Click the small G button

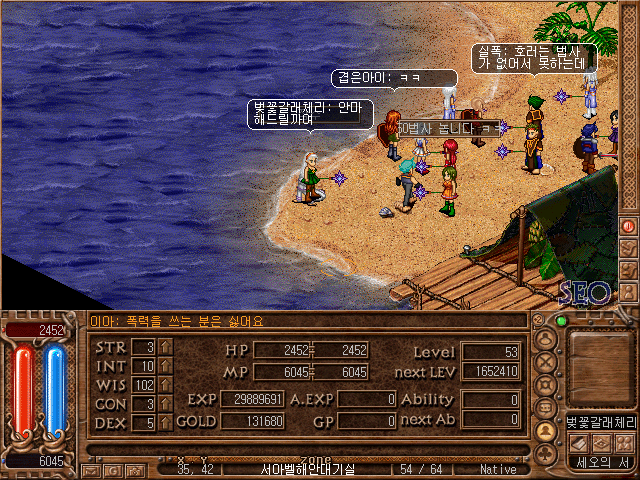(110, 469)
